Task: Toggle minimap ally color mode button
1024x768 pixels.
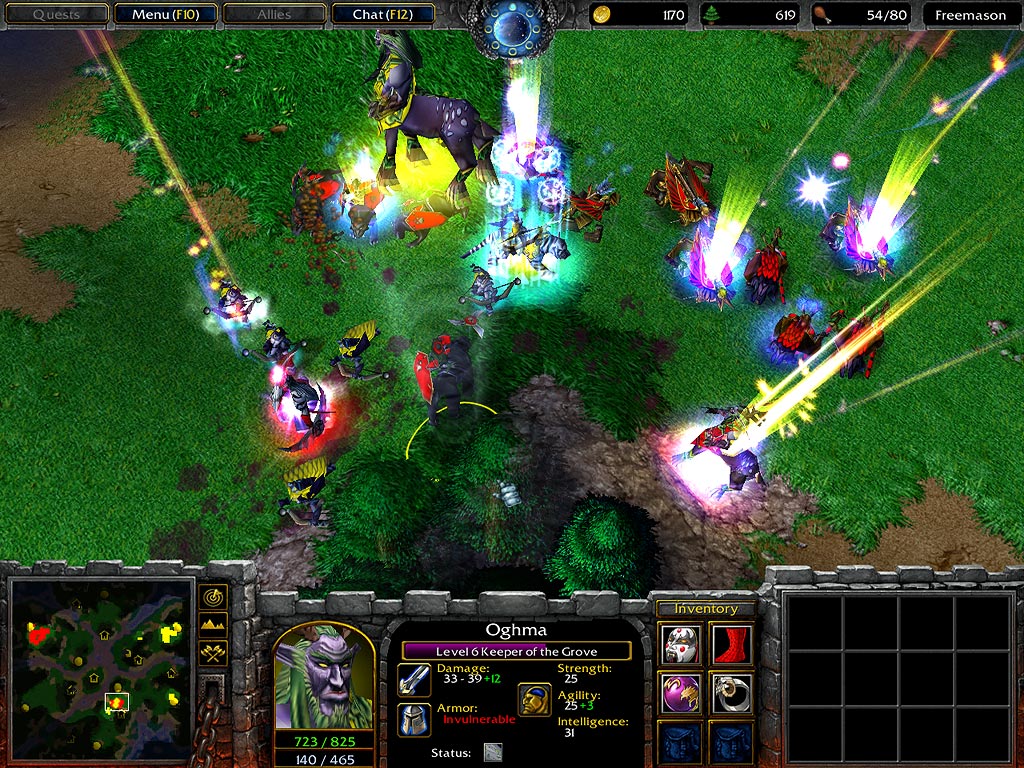Action: click(x=213, y=652)
